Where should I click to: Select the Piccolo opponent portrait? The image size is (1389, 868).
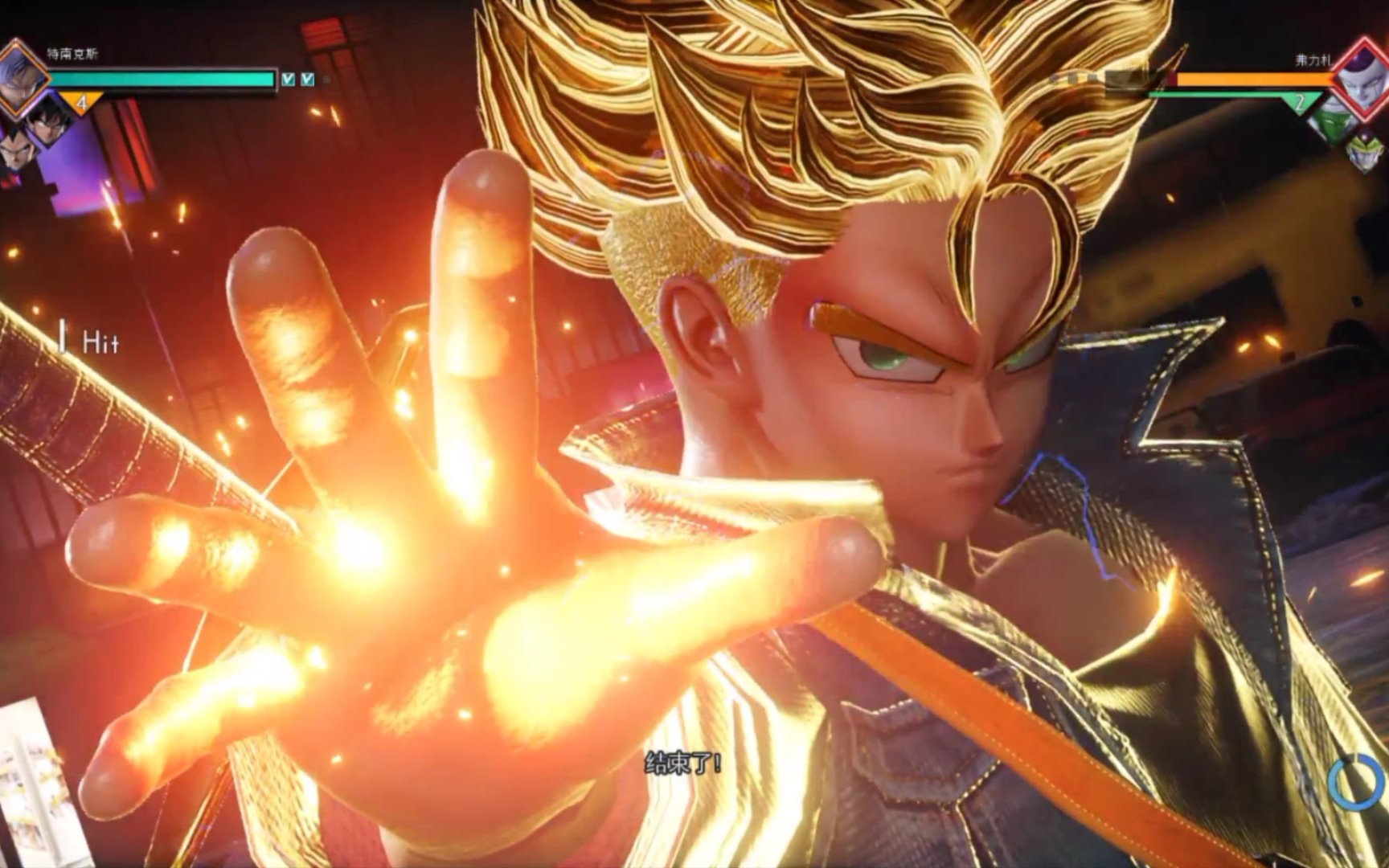(x=1333, y=122)
